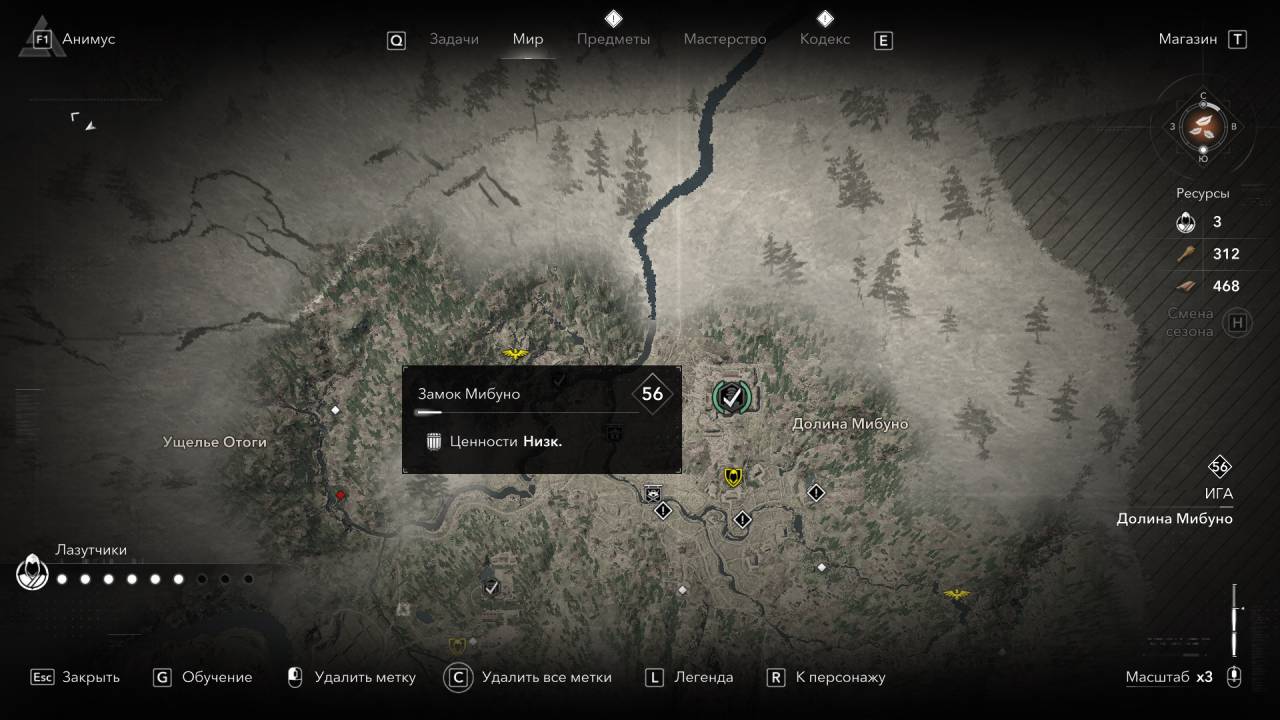Select the green circled checkmark map marker
Viewport: 1280px width, 720px height.
click(732, 397)
